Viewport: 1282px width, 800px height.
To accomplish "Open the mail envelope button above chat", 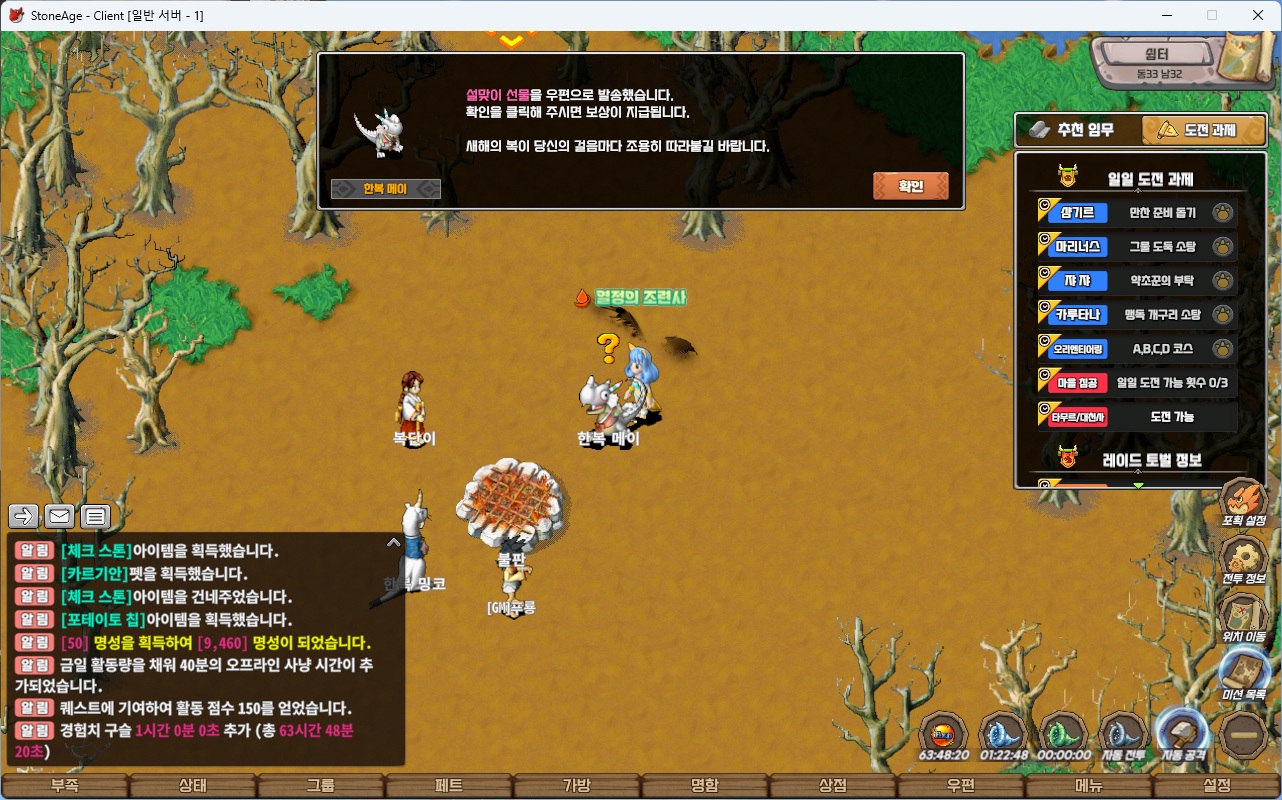I will [x=59, y=516].
